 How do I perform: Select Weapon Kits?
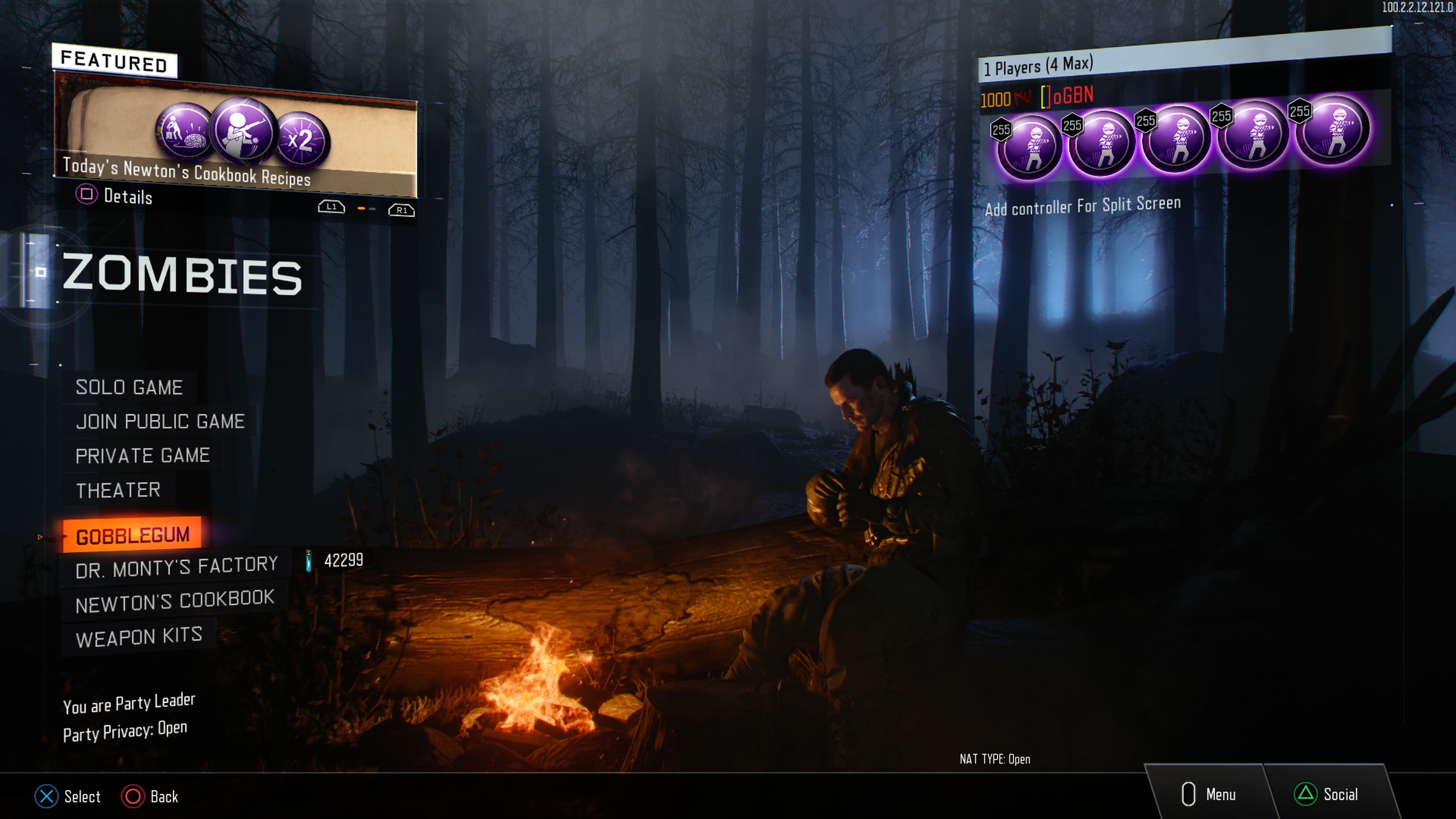pyautogui.click(x=139, y=637)
